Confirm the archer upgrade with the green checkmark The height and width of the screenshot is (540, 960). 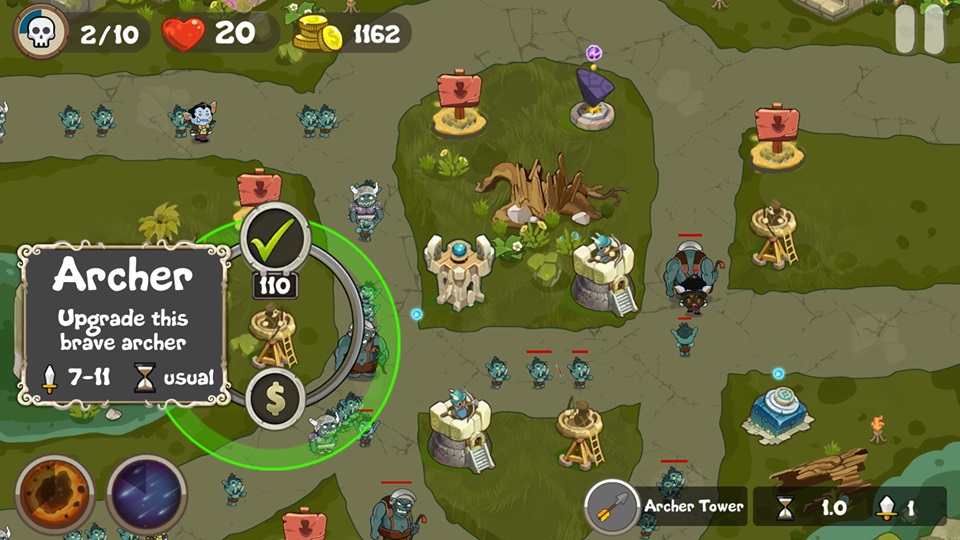pyautogui.click(x=275, y=237)
